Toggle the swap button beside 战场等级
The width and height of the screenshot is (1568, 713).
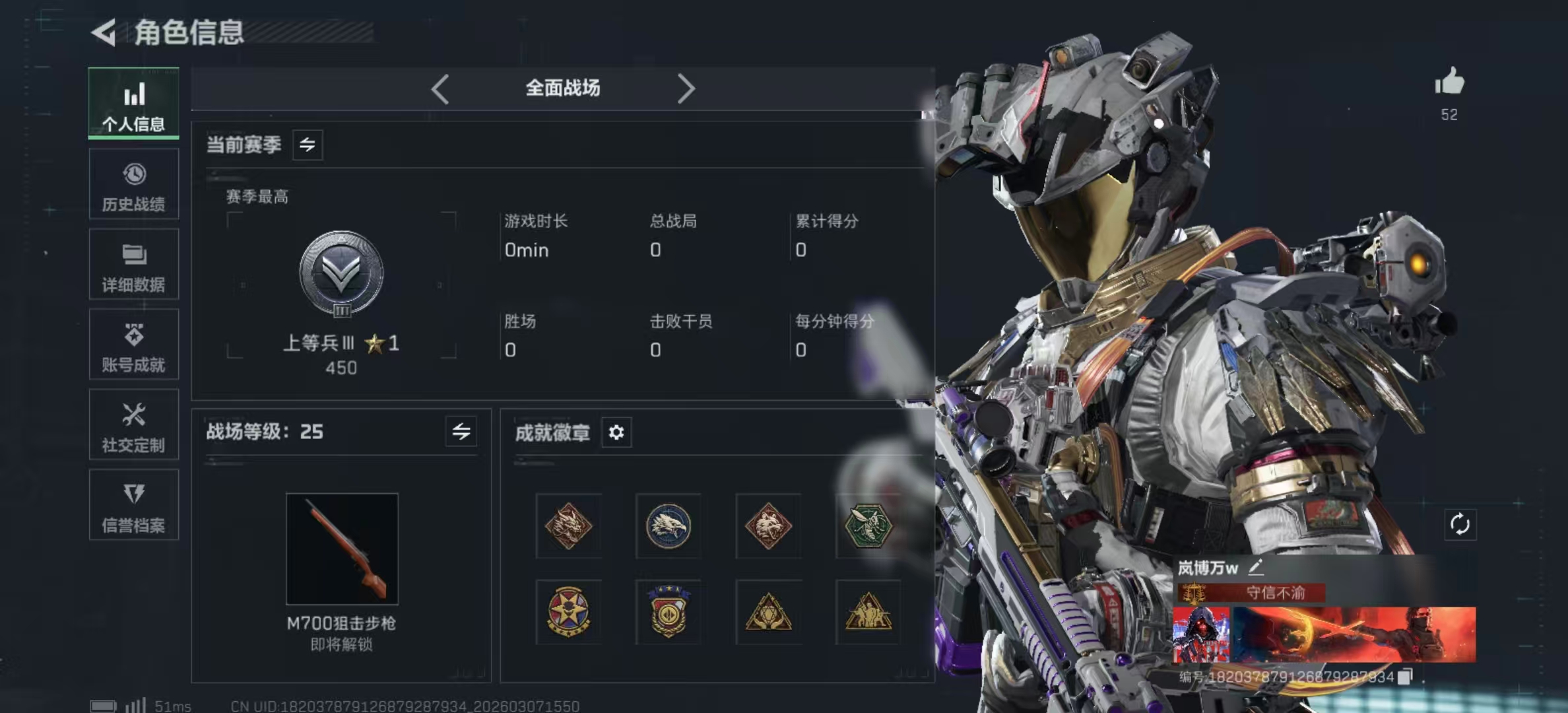click(x=461, y=432)
